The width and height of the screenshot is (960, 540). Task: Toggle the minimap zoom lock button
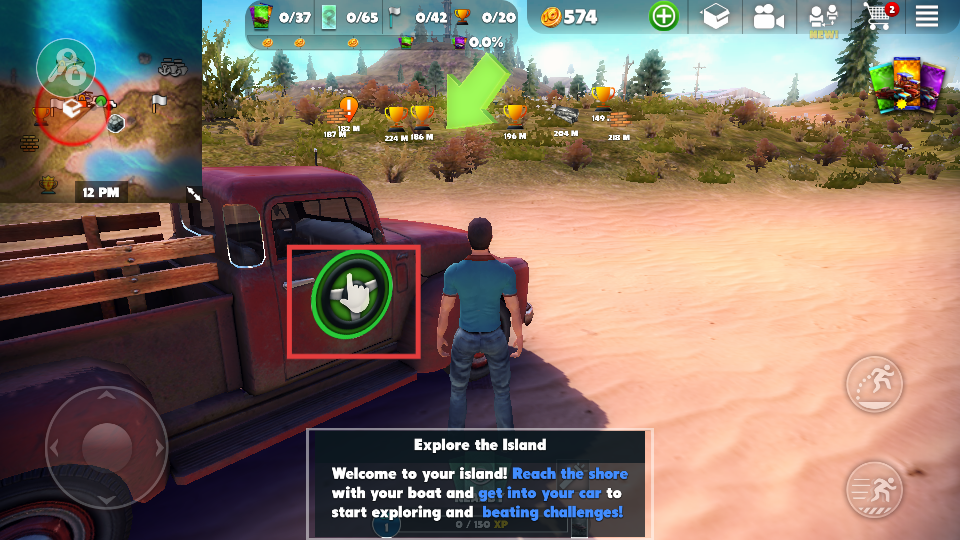[65, 68]
